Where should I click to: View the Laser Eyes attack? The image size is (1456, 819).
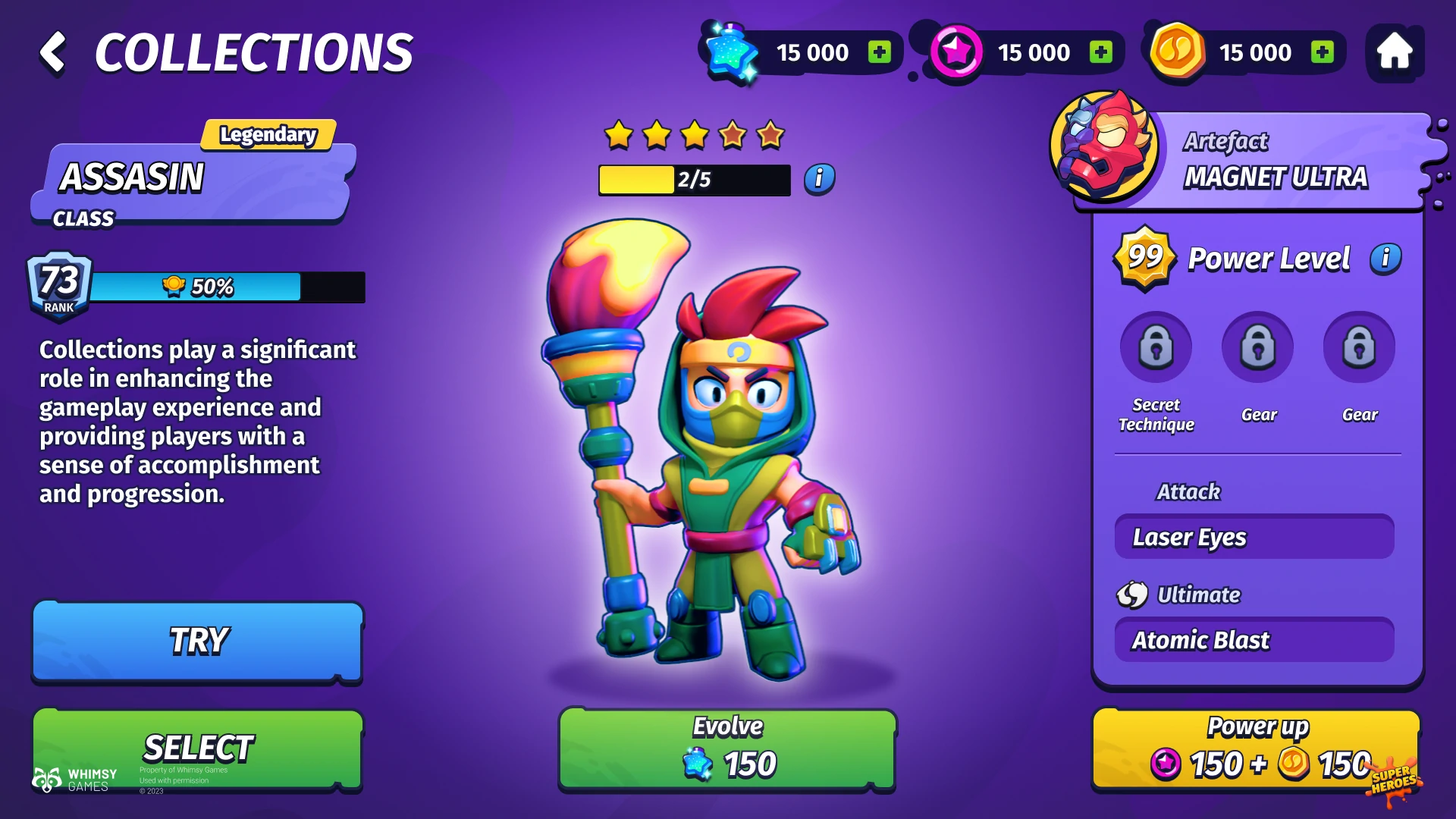pyautogui.click(x=1254, y=538)
